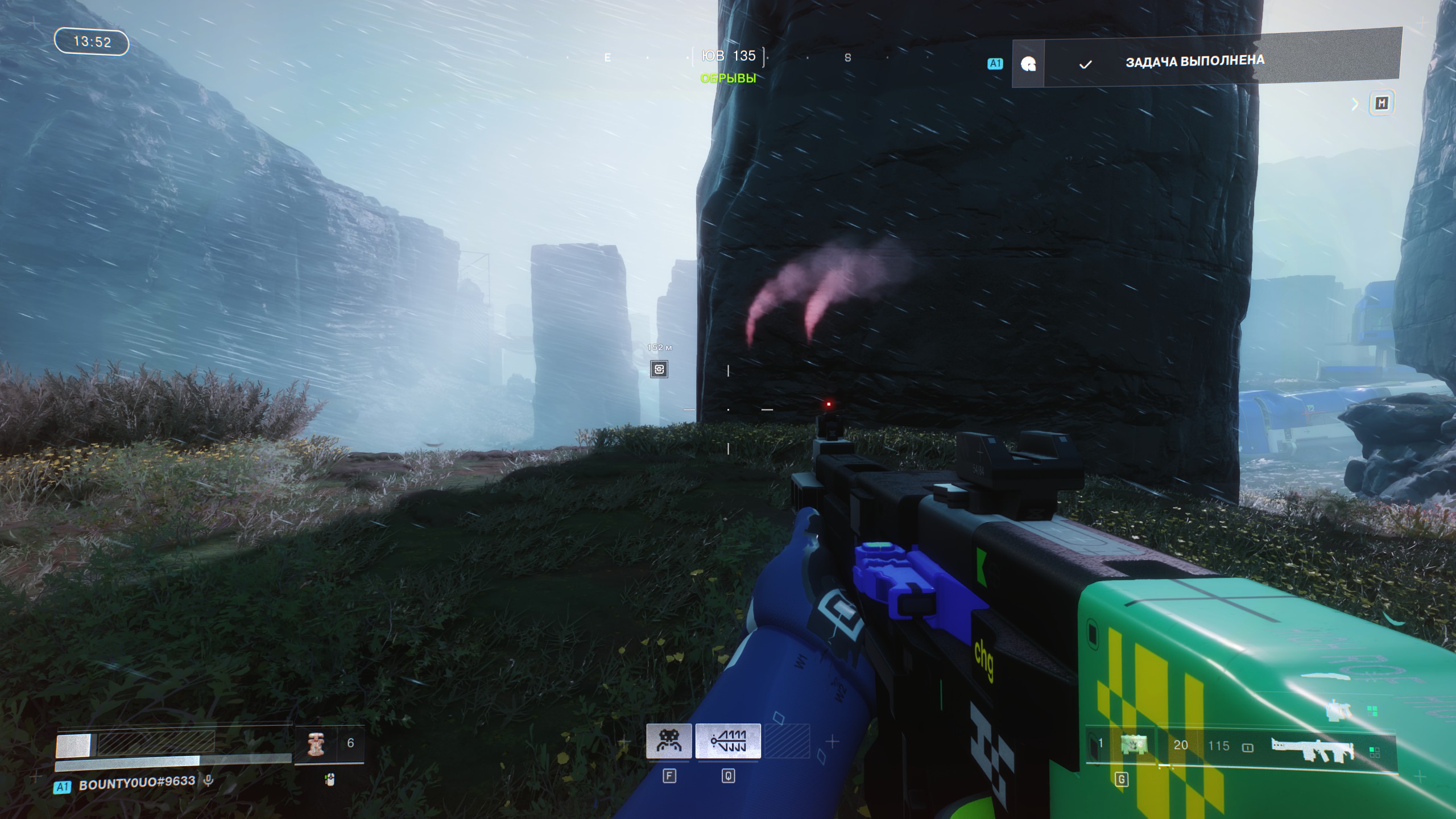1456x819 pixels.
Task: Activate the arrow-volley ability icon
Action: coord(728,741)
